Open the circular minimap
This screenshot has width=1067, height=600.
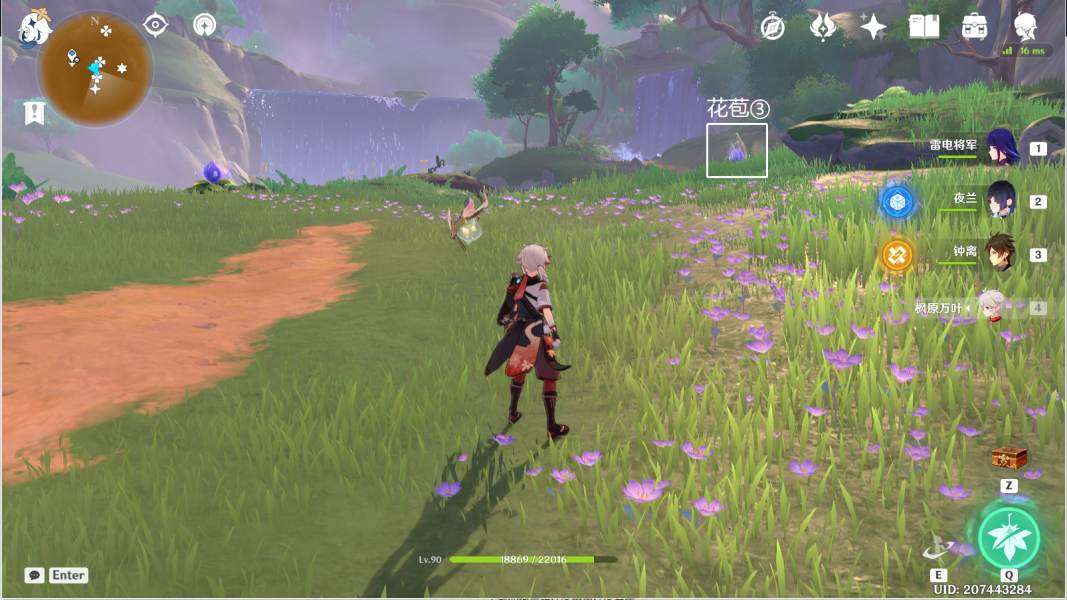(x=96, y=68)
